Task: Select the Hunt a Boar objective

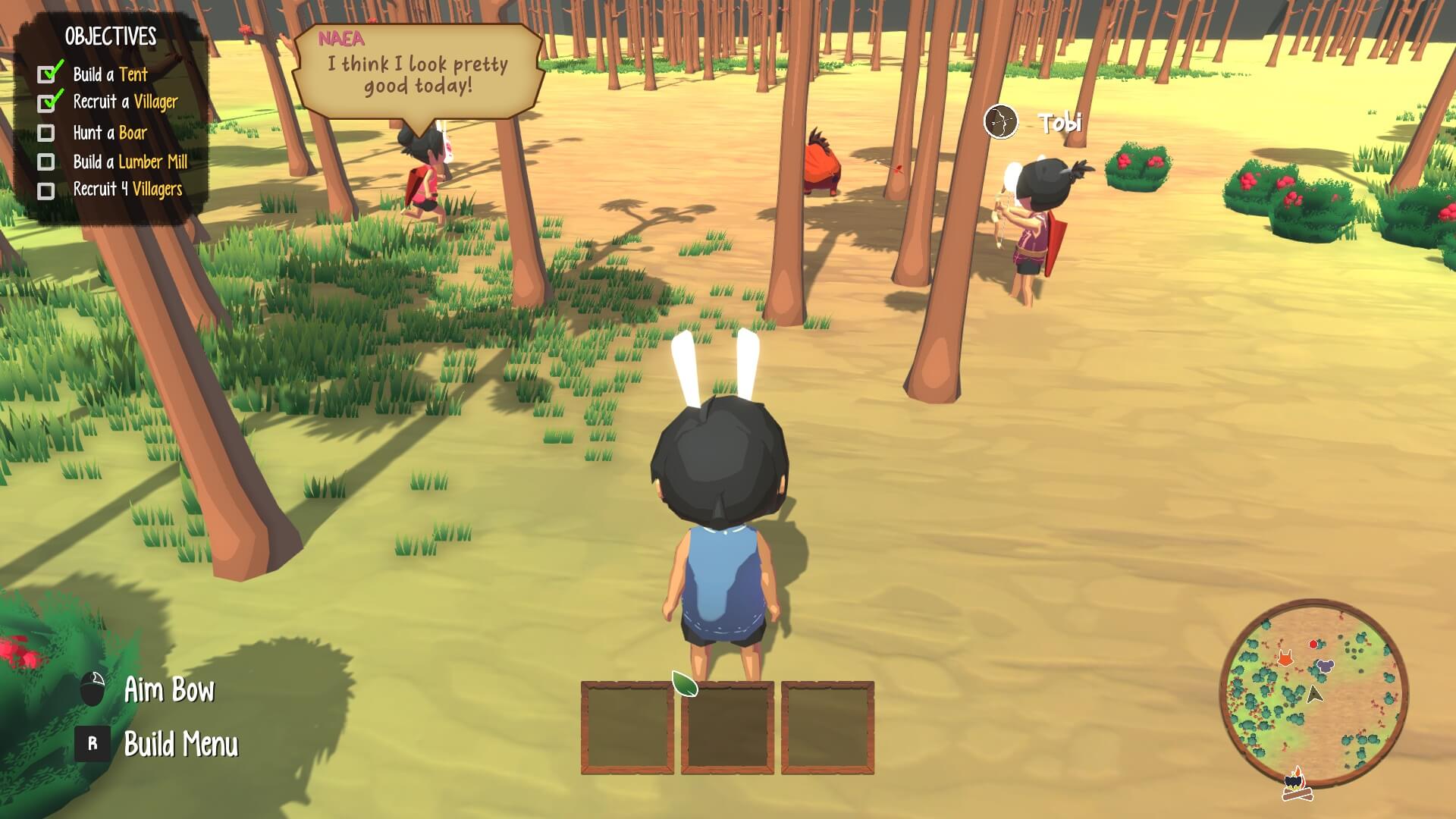Action: (x=110, y=133)
